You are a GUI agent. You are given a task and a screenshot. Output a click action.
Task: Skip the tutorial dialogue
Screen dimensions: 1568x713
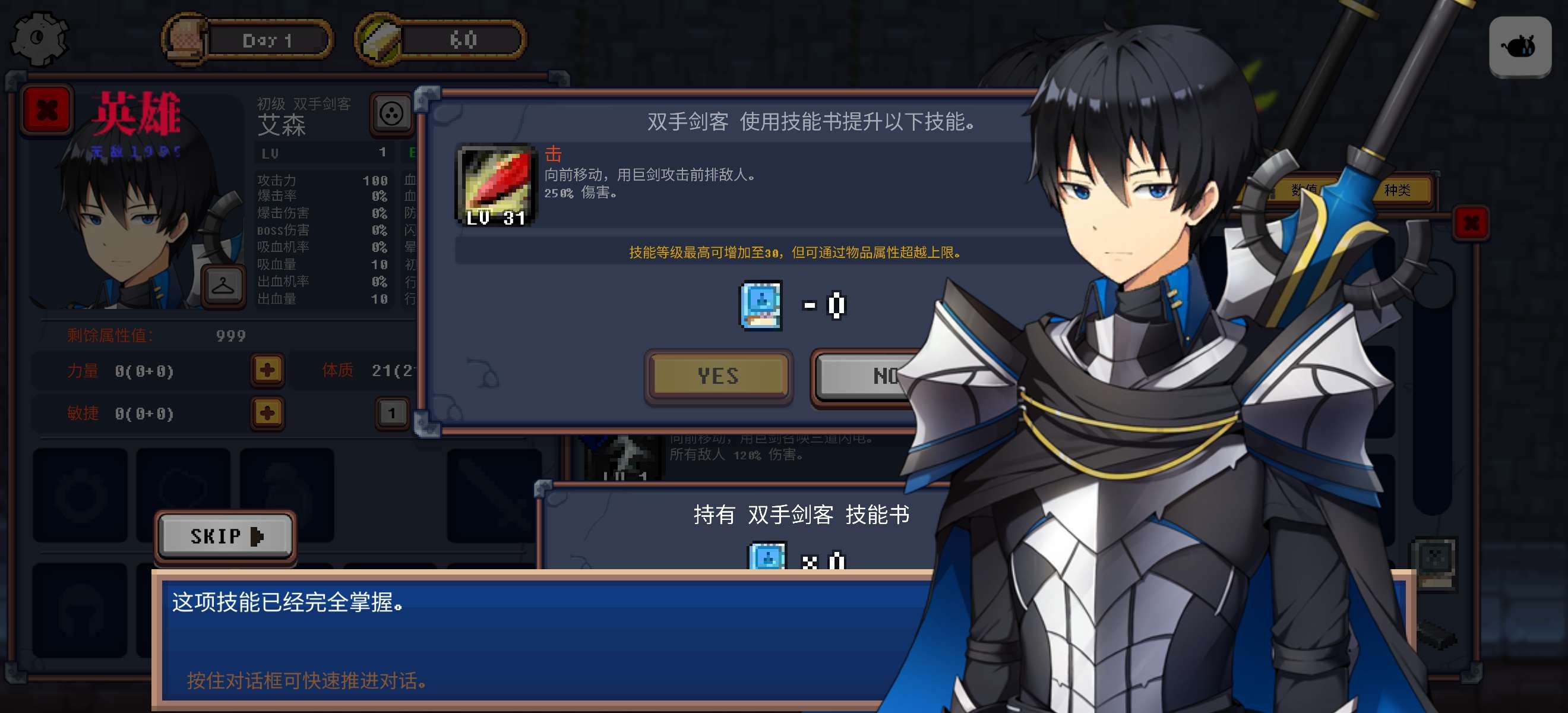coord(225,536)
